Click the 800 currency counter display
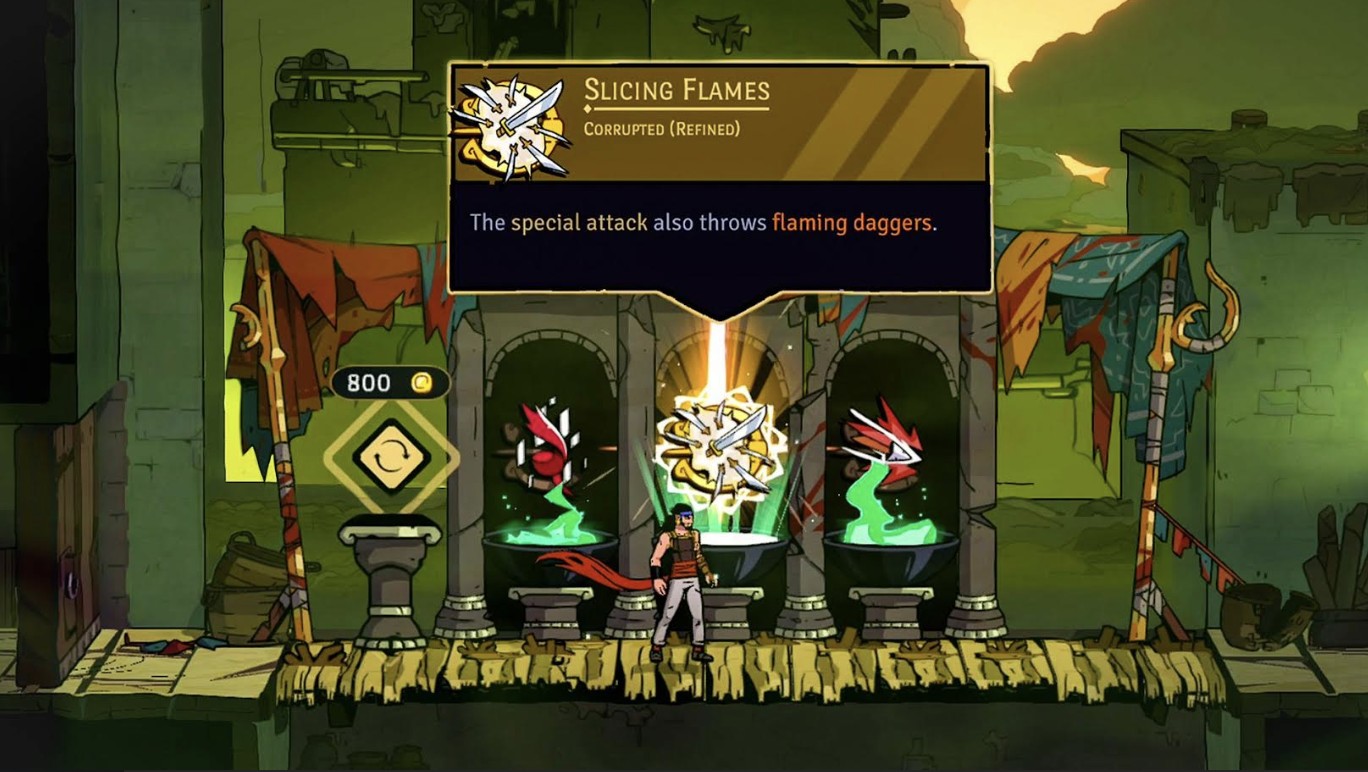Image resolution: width=1368 pixels, height=772 pixels. pos(394,383)
